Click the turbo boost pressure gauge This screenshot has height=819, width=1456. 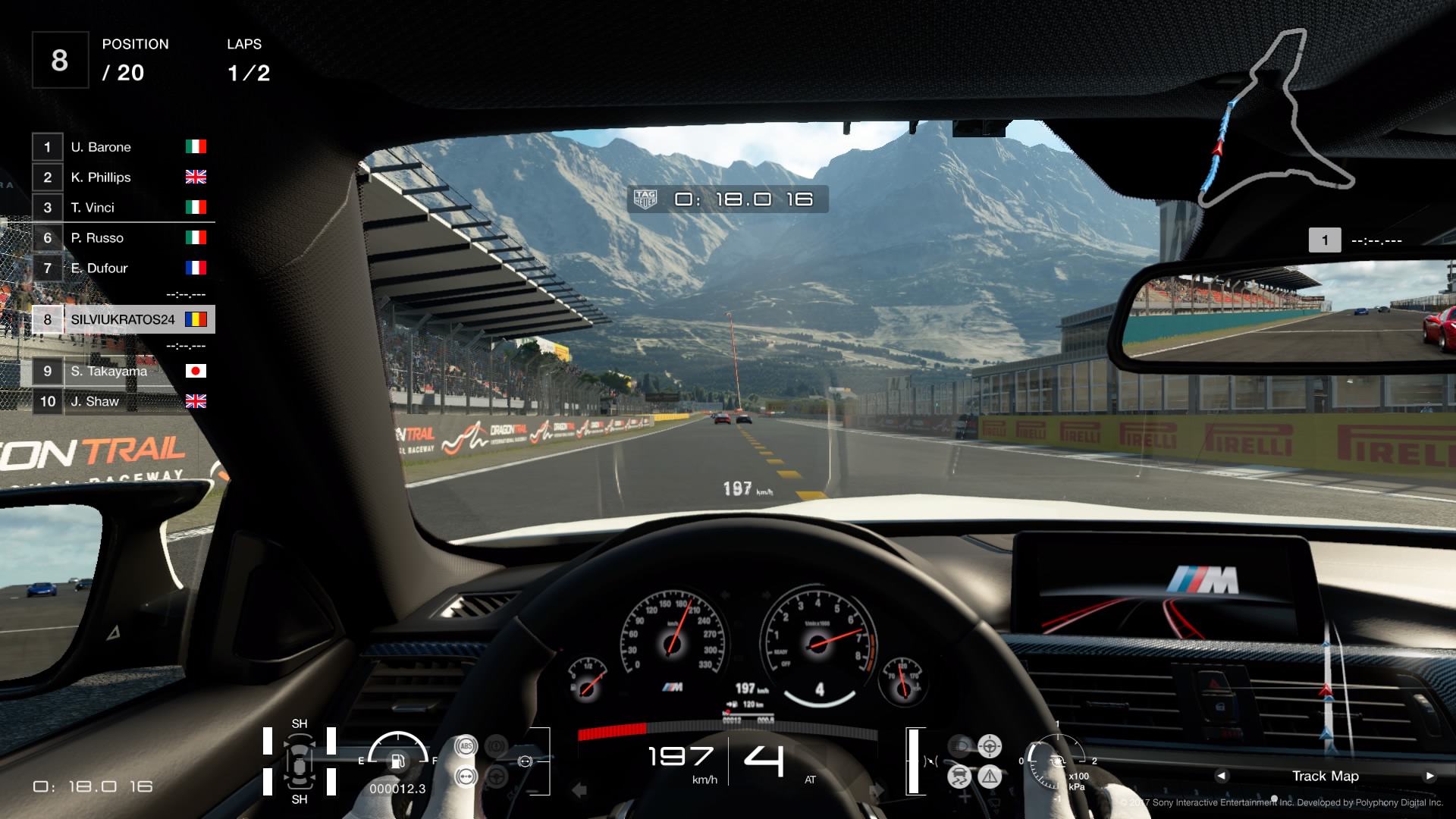click(x=1056, y=762)
